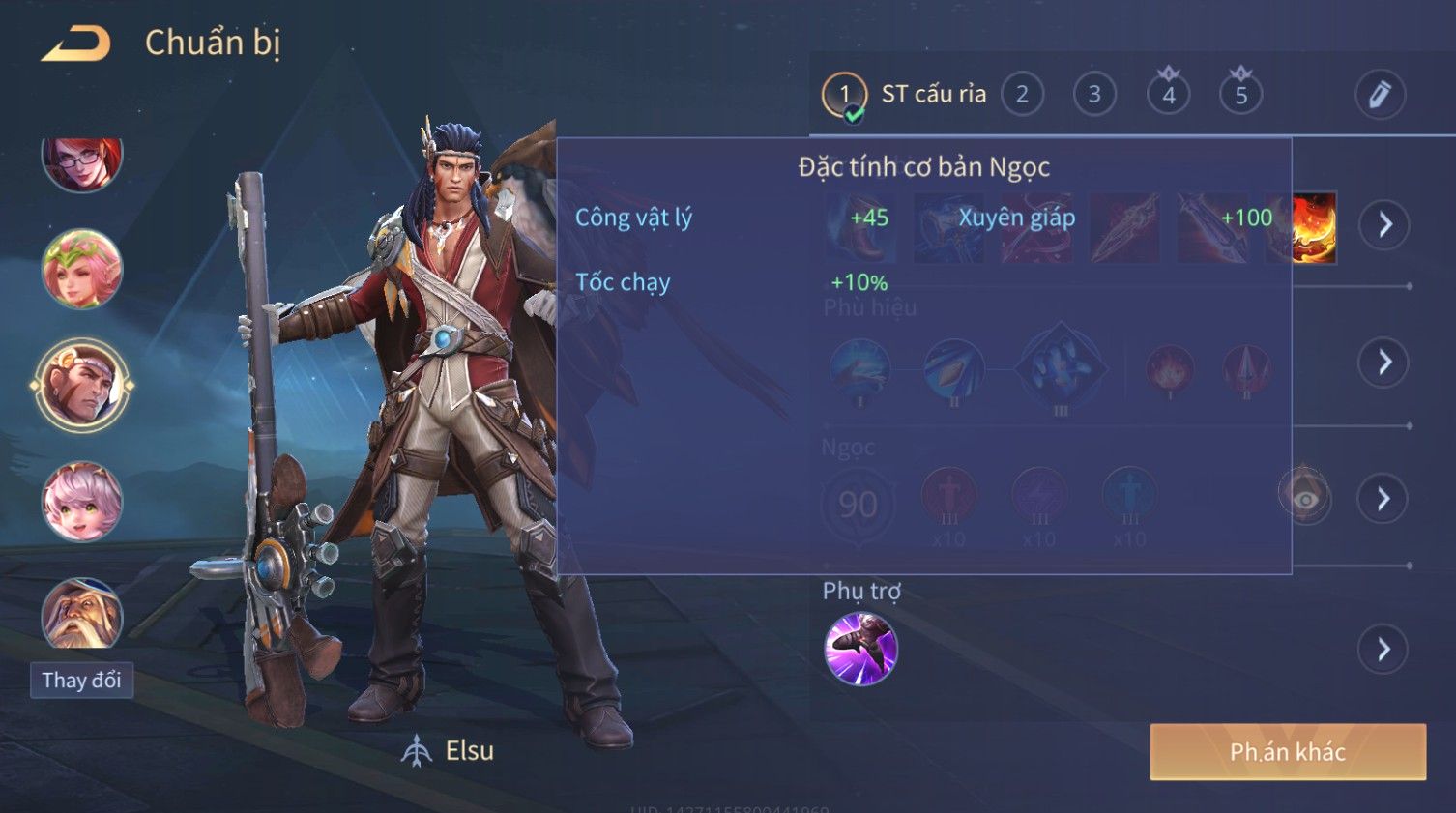
Task: Choose preset slot 5
Action: click(x=1241, y=95)
